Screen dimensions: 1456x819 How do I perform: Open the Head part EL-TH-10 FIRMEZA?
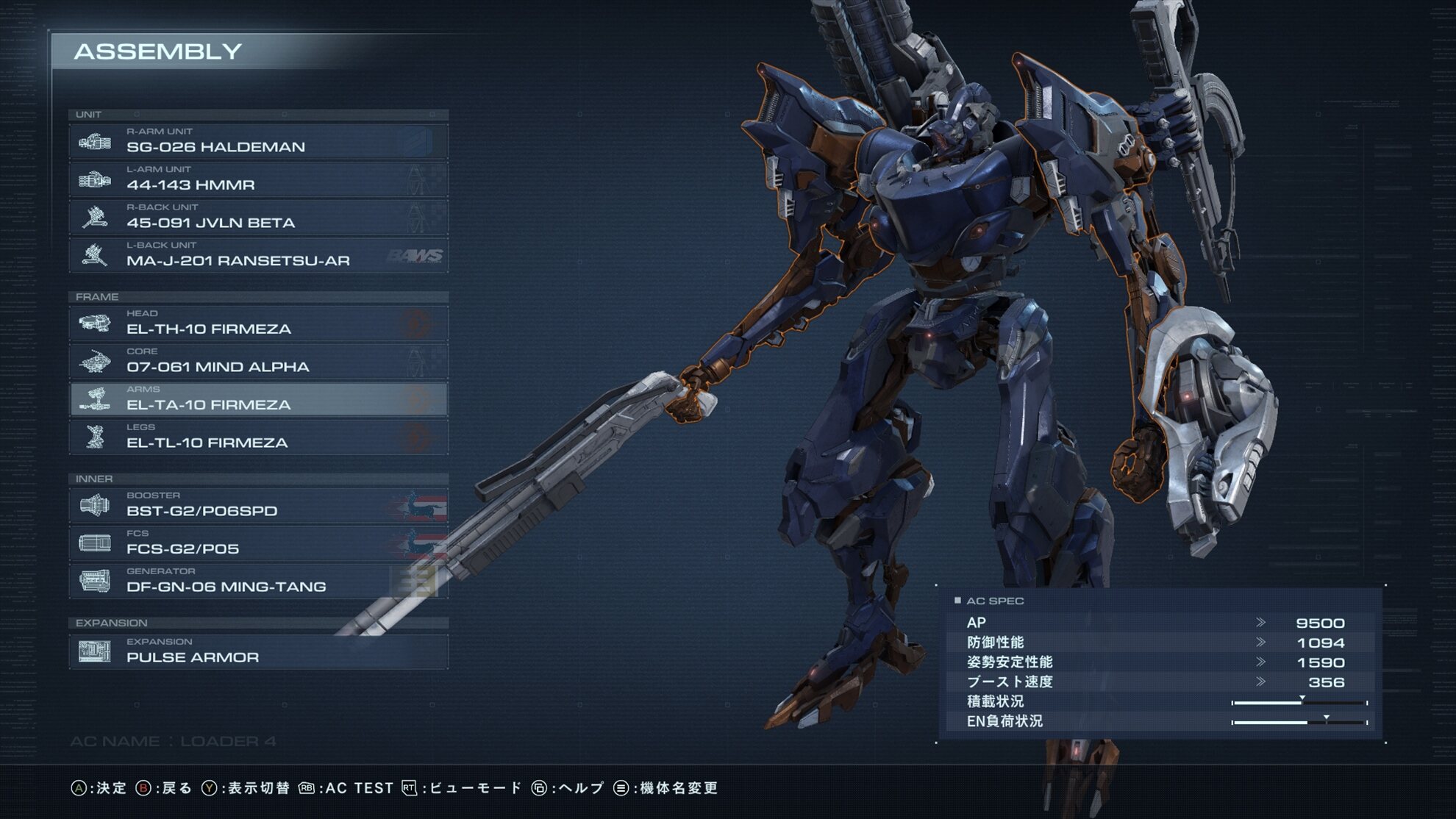click(x=258, y=323)
